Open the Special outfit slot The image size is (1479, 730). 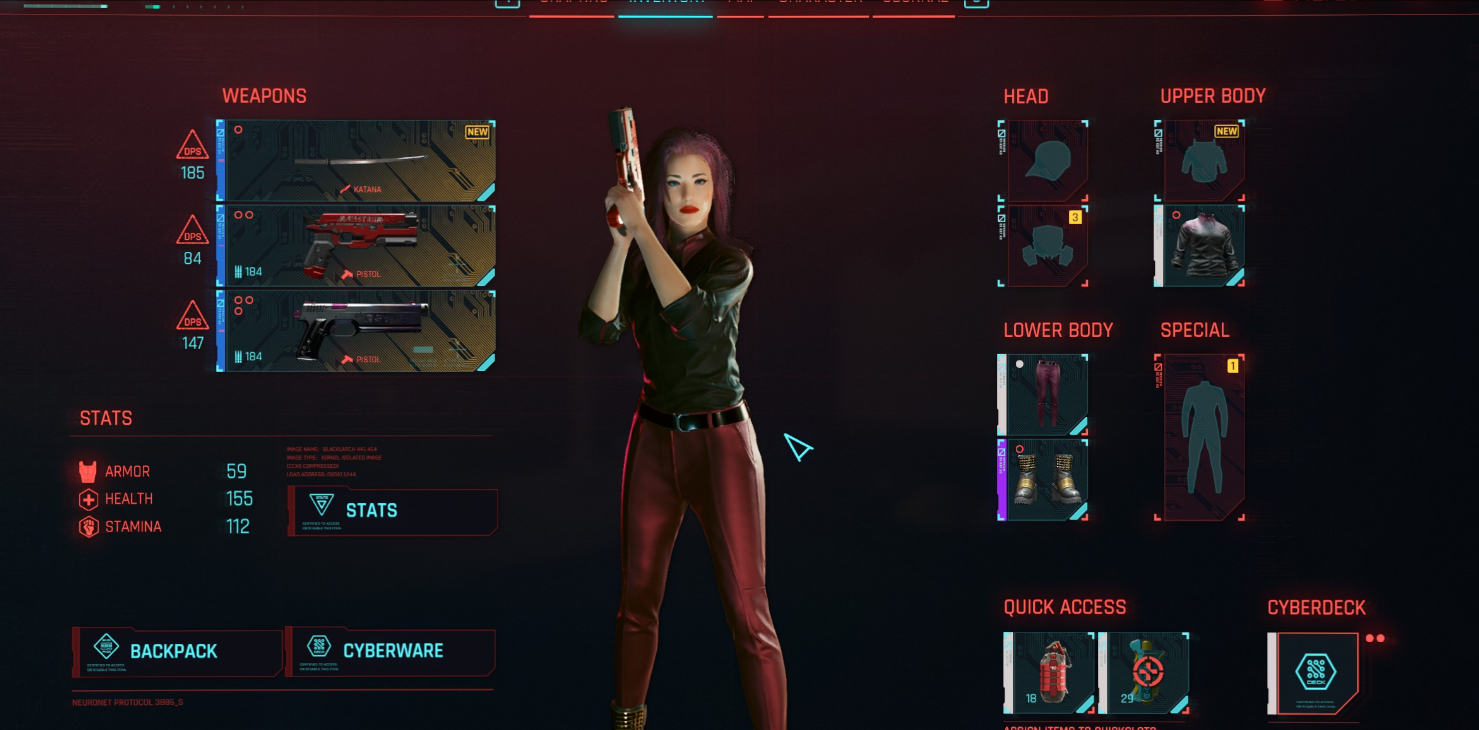tap(1200, 437)
